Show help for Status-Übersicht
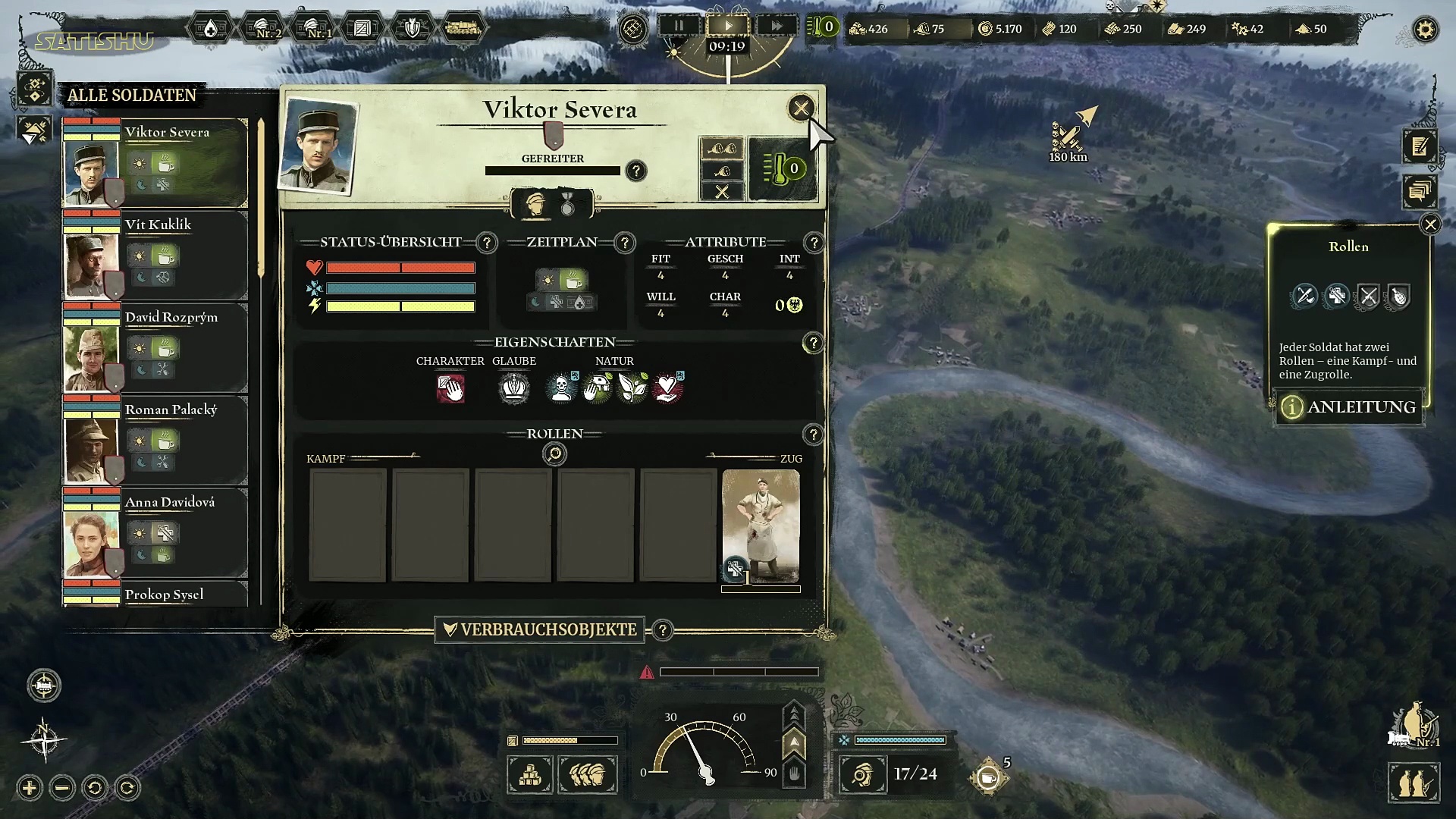1456x819 pixels. pyautogui.click(x=487, y=243)
